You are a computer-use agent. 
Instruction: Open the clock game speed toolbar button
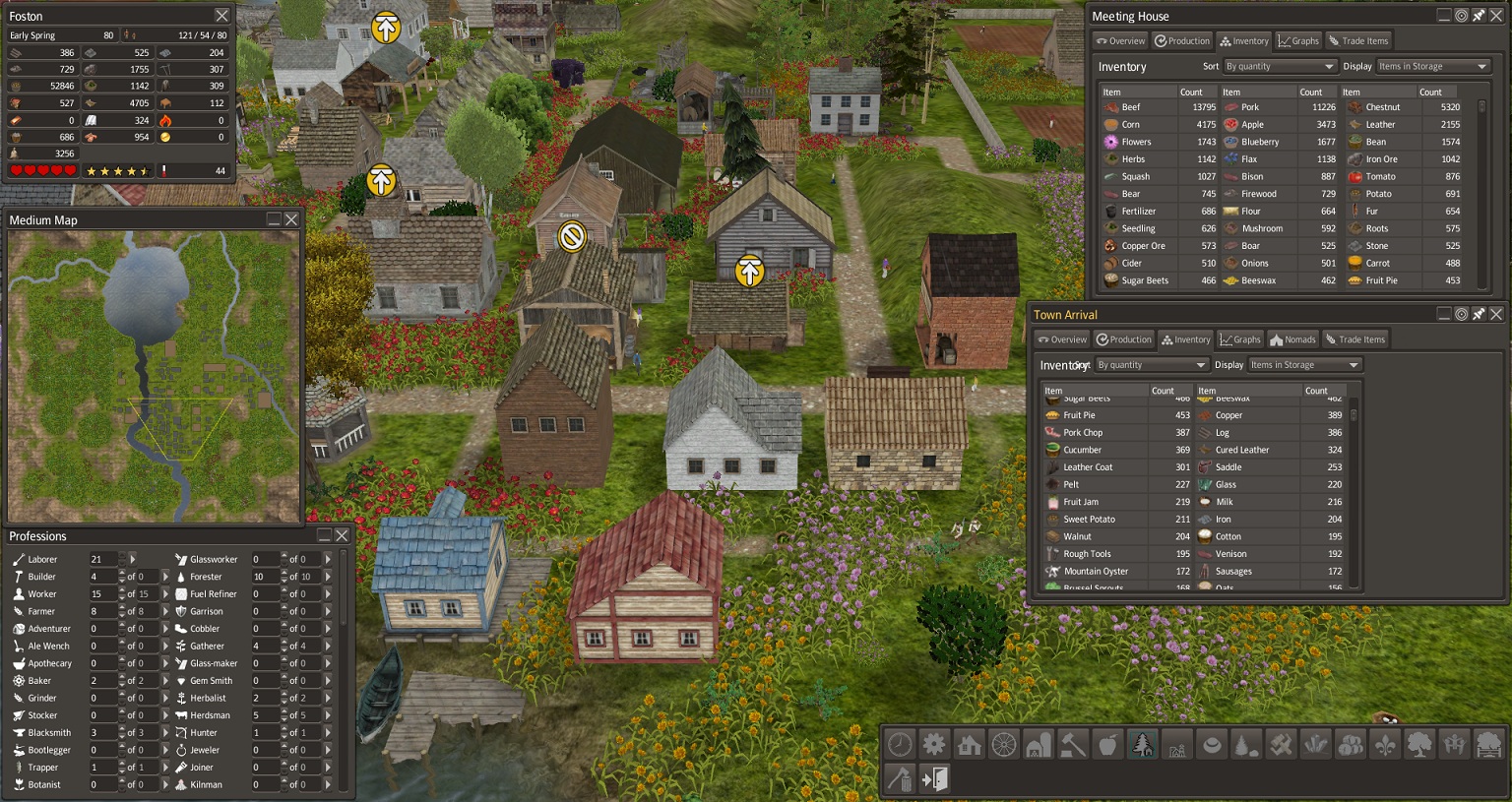pos(900,745)
